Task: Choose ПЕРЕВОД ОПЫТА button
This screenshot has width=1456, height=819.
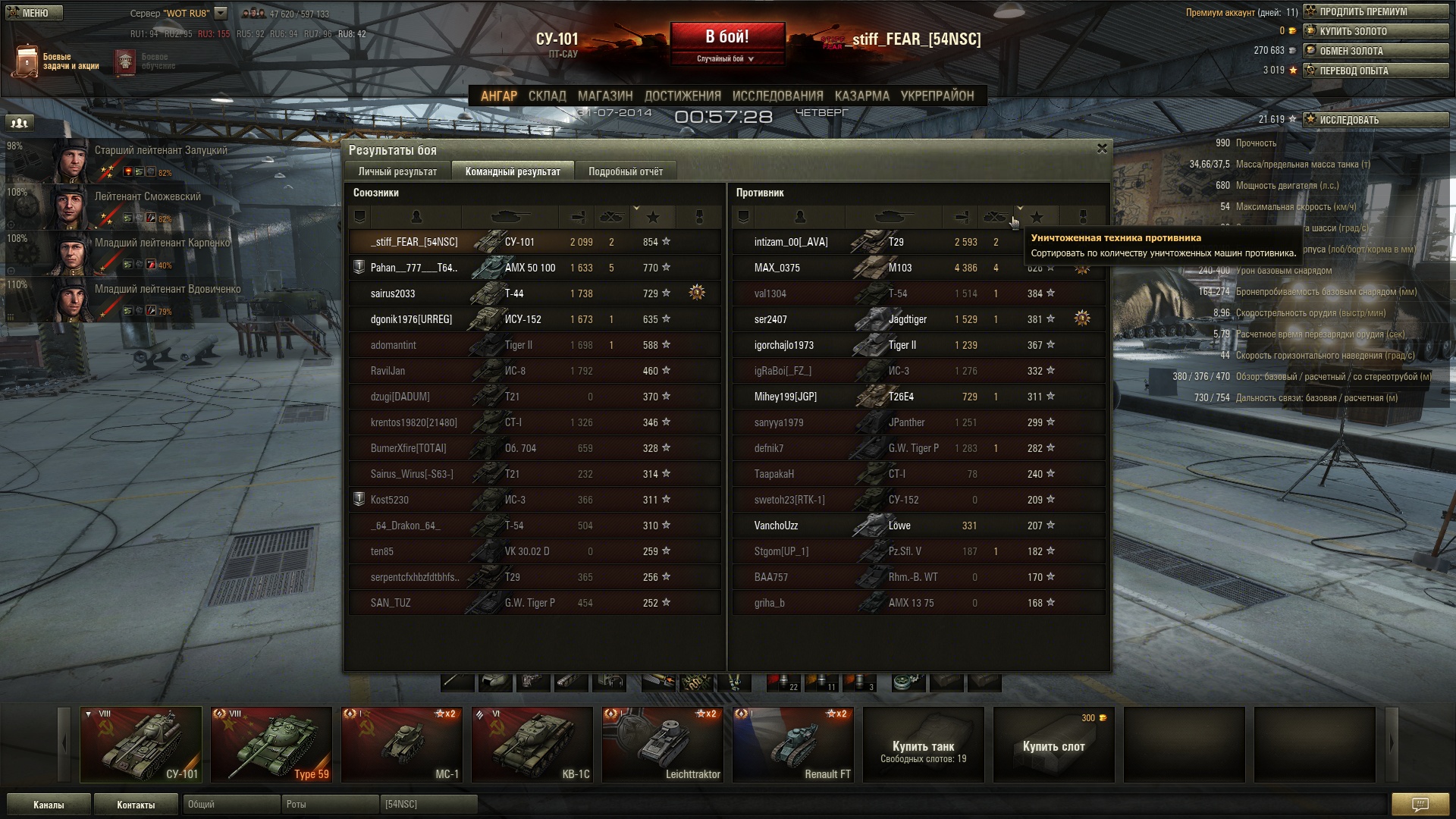Action: (1376, 71)
